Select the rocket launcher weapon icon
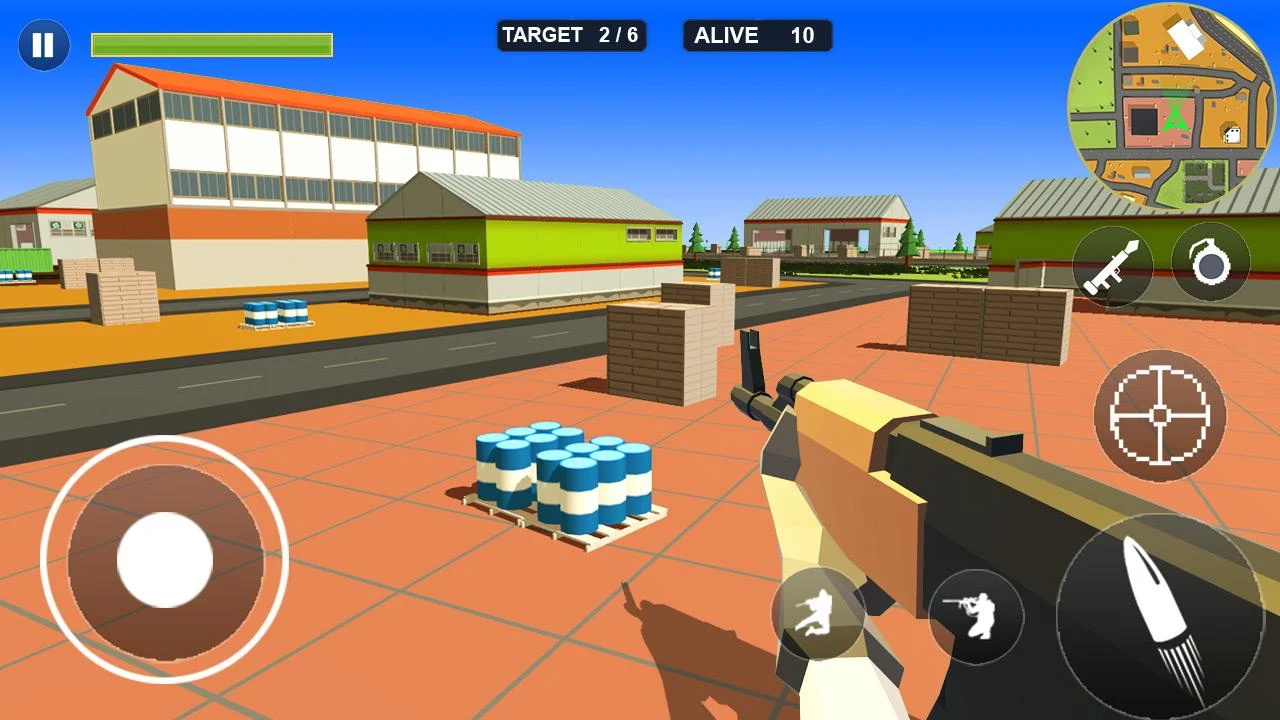The image size is (1280, 720). coord(1112,266)
